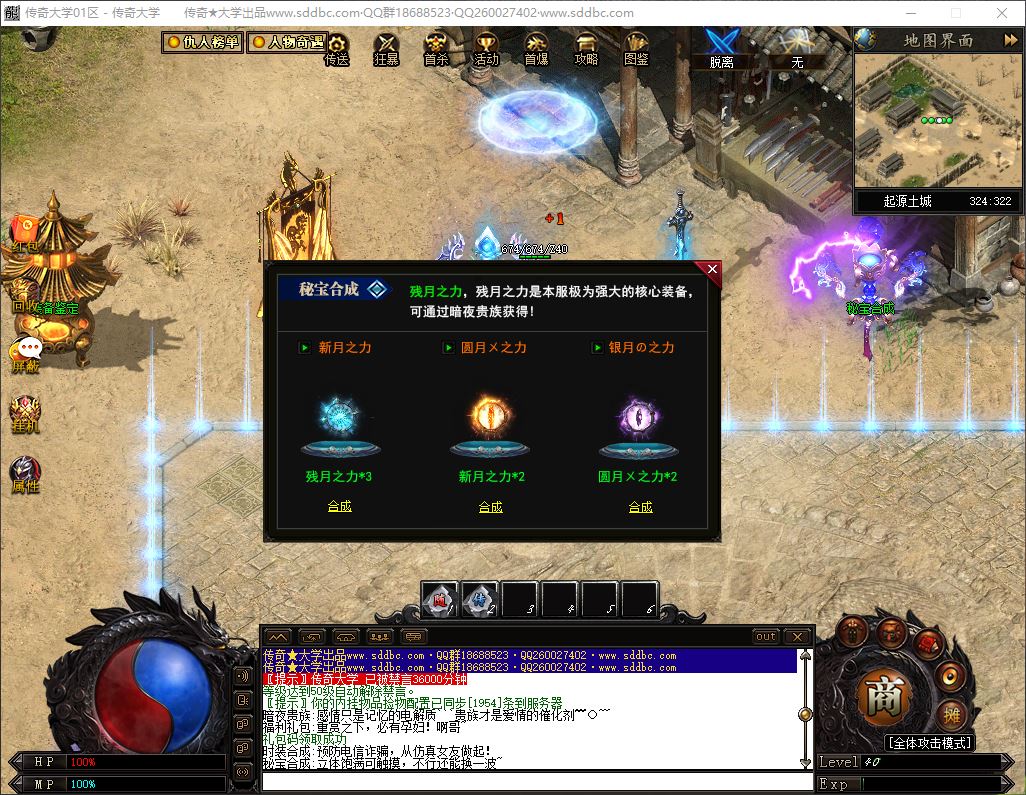Close the game window from title bar
The height and width of the screenshot is (795, 1026).
[1001, 13]
